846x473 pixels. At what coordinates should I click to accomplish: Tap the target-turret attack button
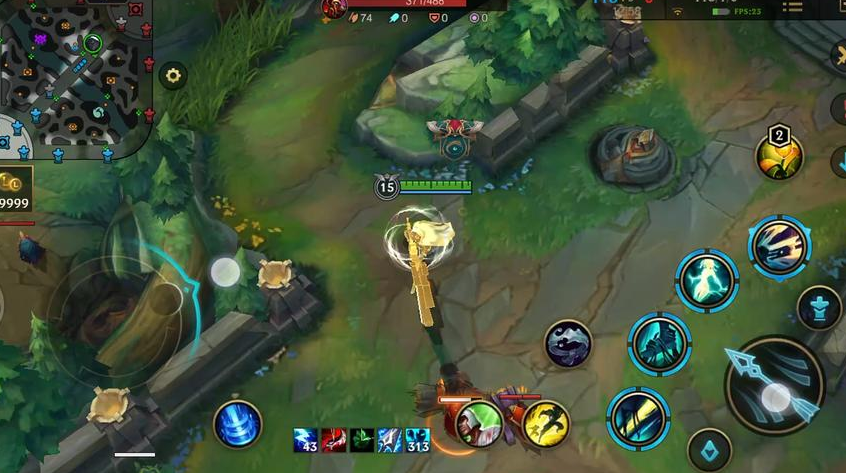(x=818, y=308)
